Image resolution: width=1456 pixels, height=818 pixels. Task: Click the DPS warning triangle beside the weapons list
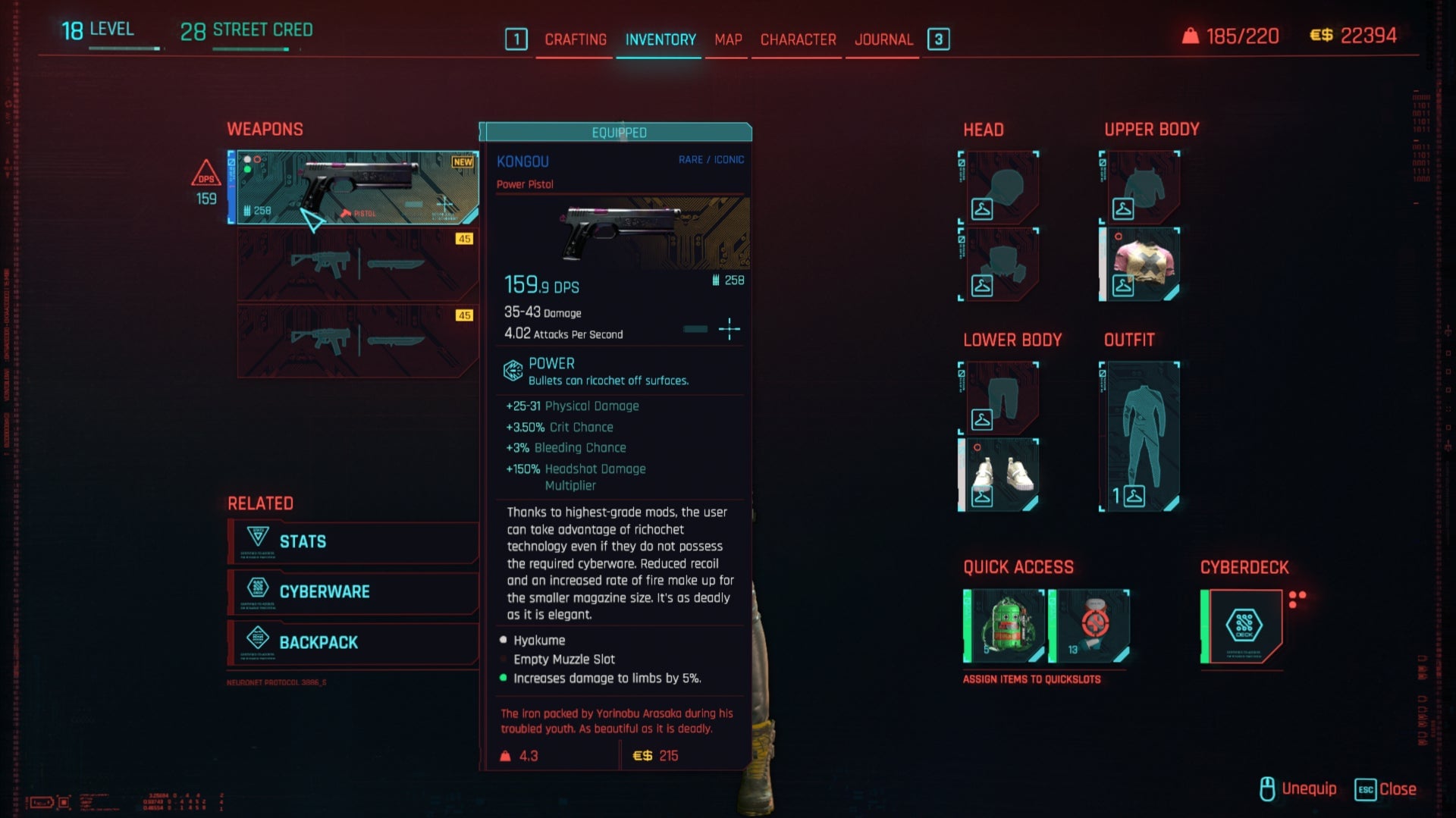[x=206, y=175]
